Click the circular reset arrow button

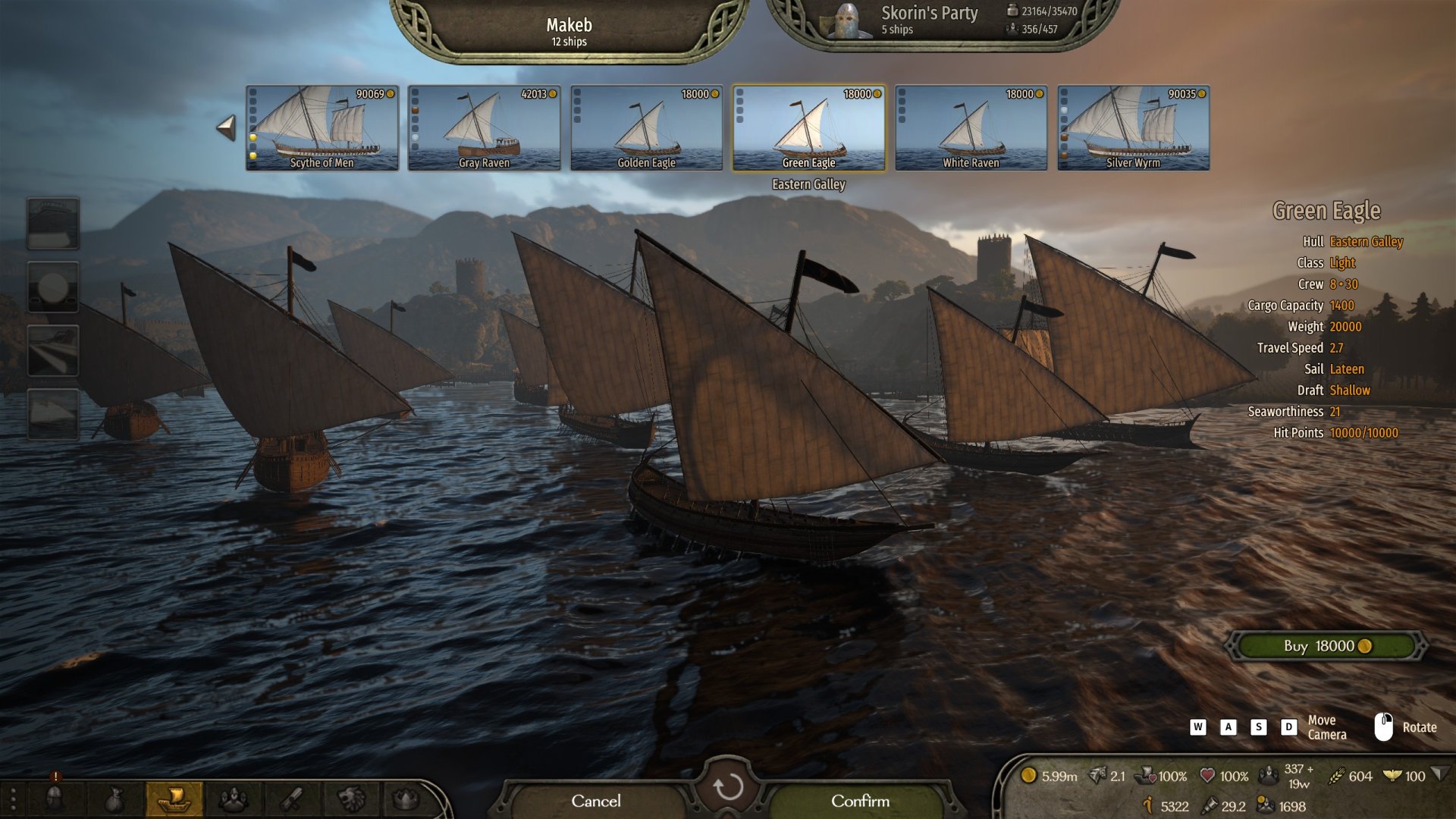coord(728,787)
